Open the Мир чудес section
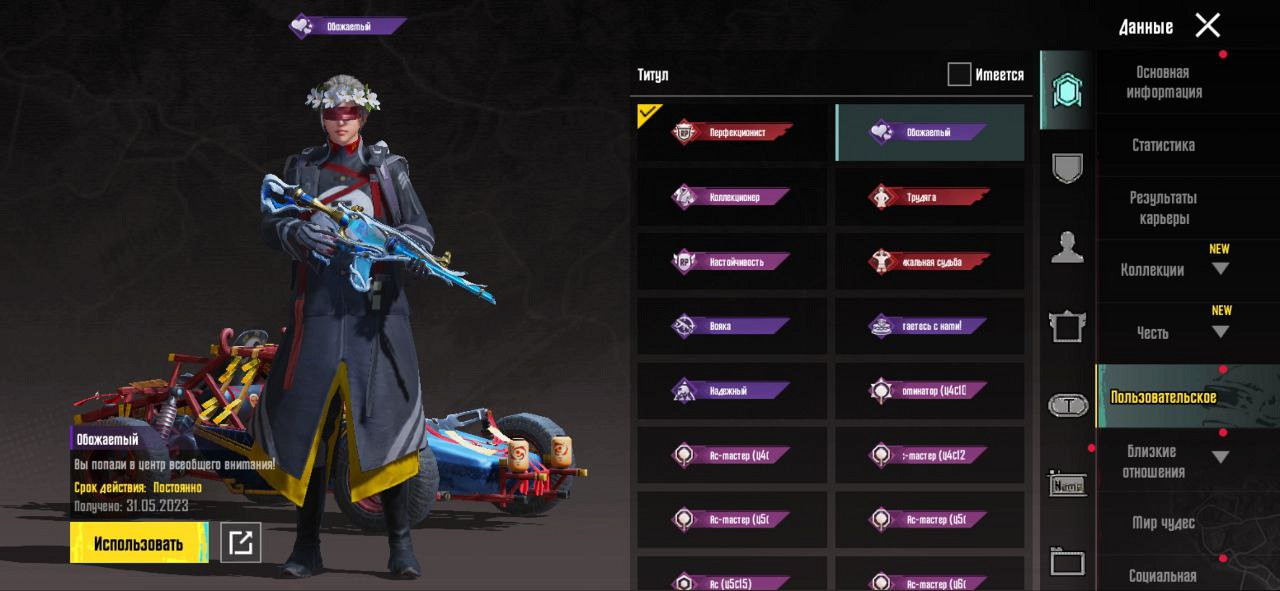The image size is (1280, 591). [1163, 522]
